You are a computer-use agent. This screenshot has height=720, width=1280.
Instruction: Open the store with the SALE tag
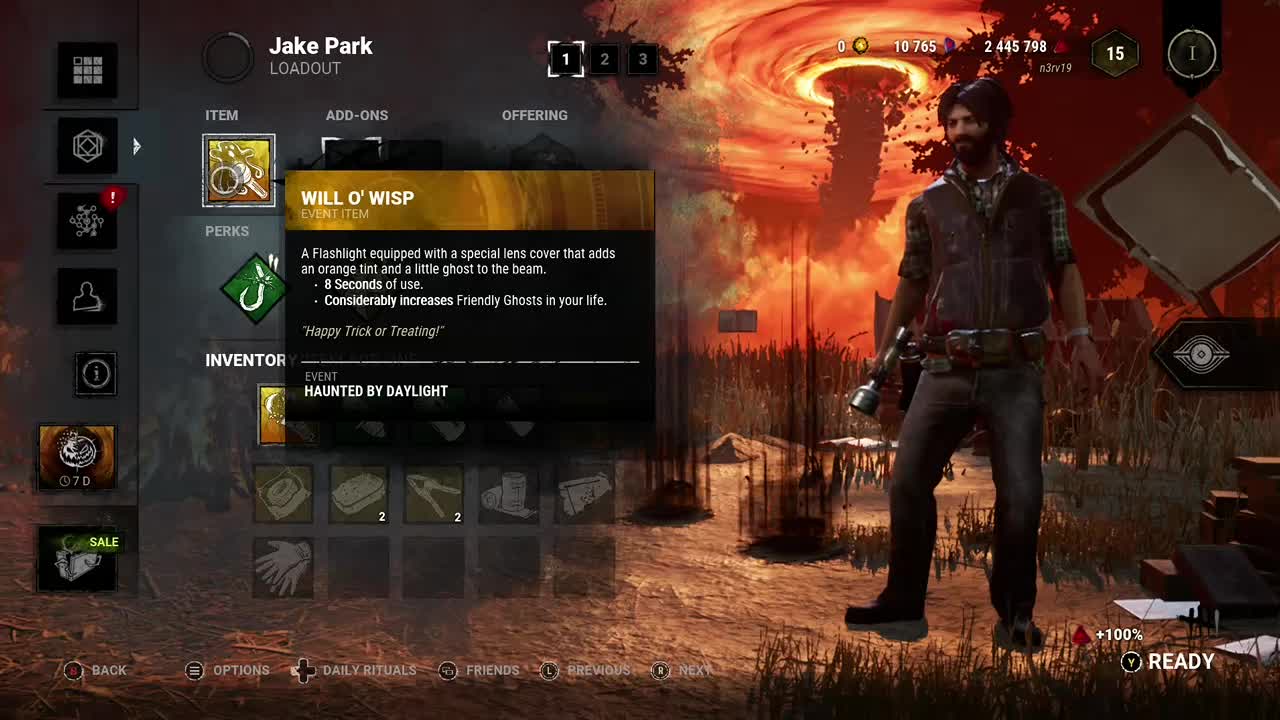(78, 558)
